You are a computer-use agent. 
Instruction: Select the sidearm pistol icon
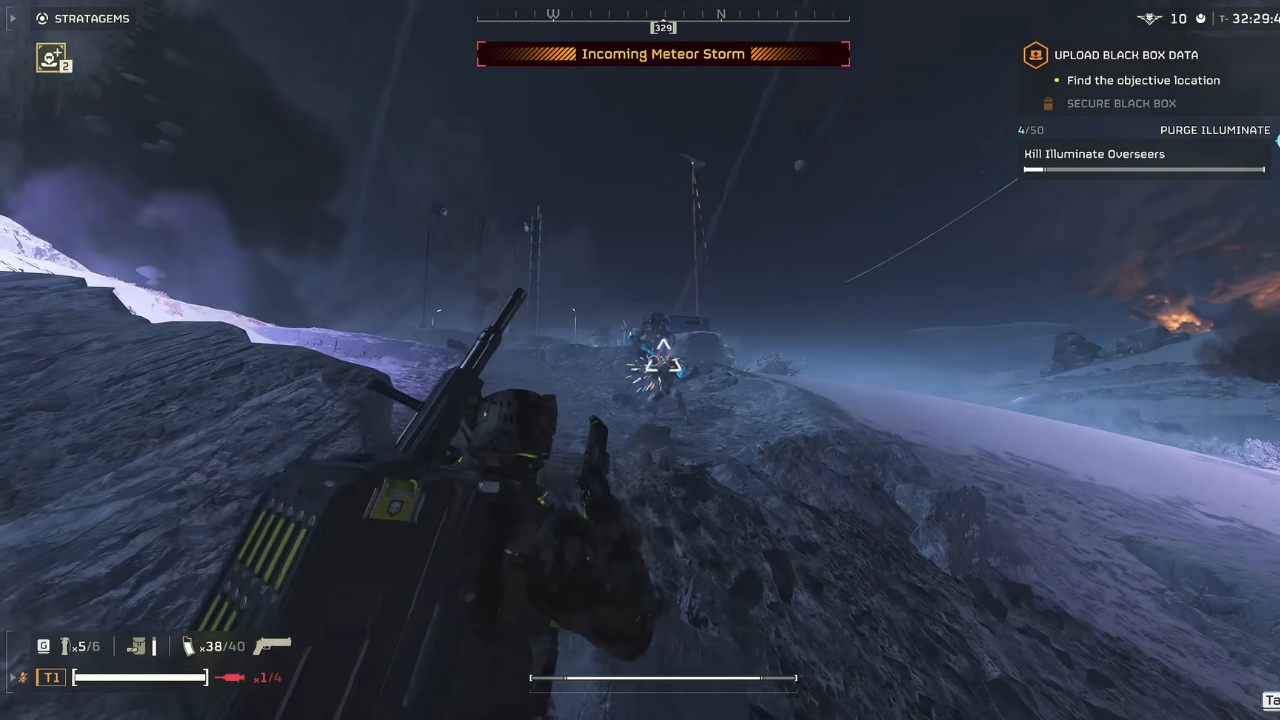click(x=270, y=645)
